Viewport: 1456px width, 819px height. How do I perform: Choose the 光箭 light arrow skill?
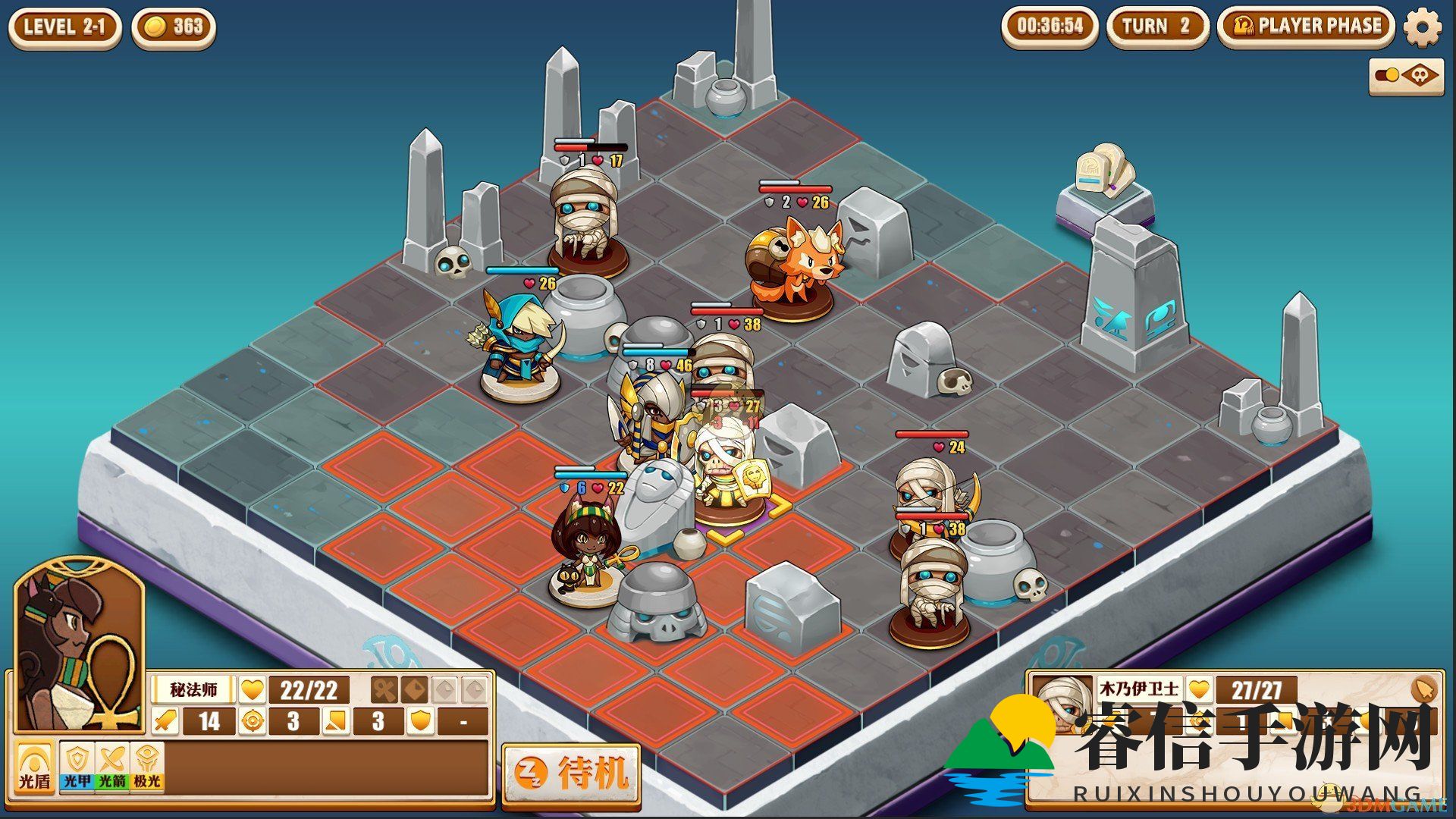112,766
